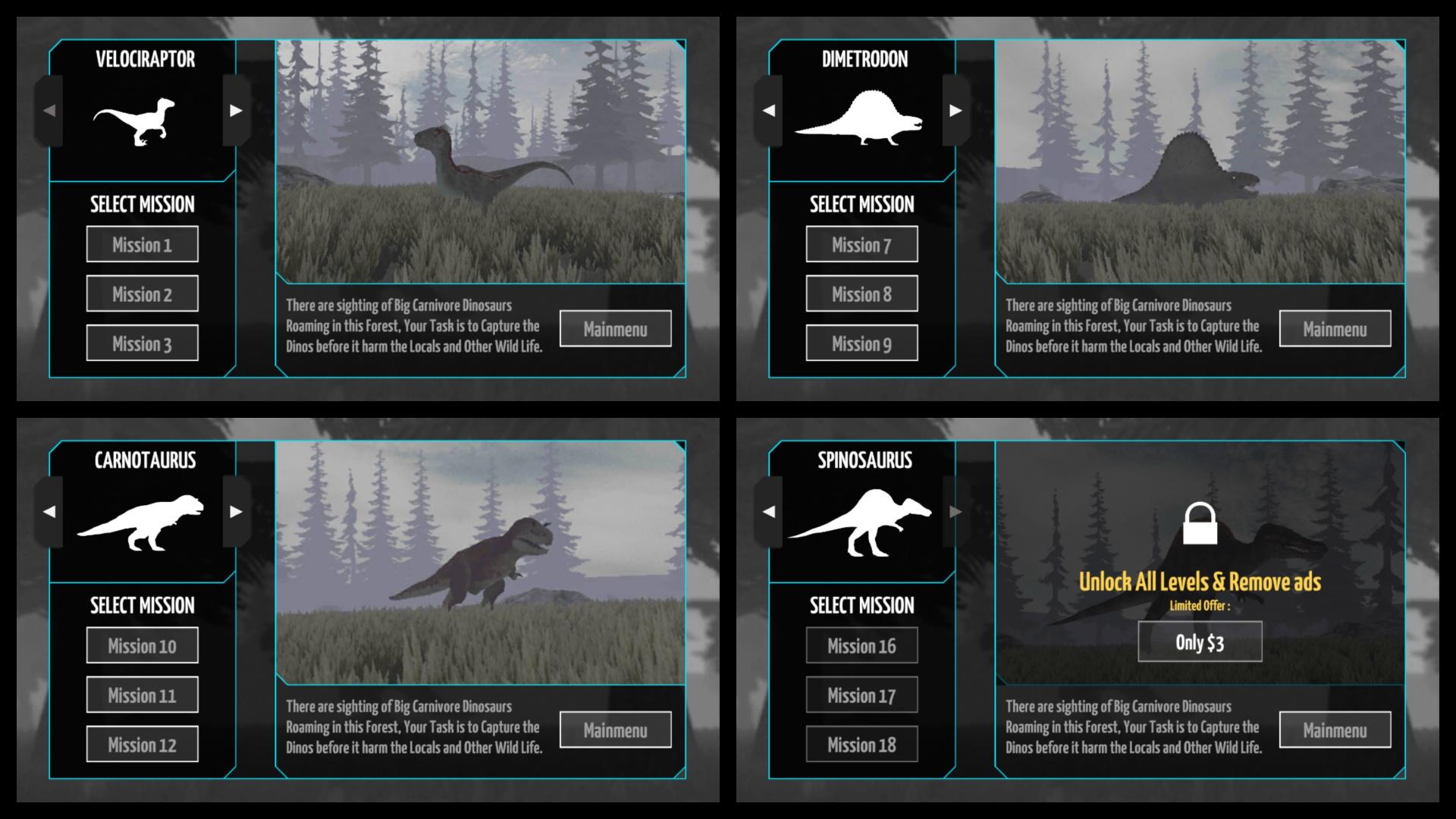Click Unlock All Levels & Remove ads text

pos(1200,584)
